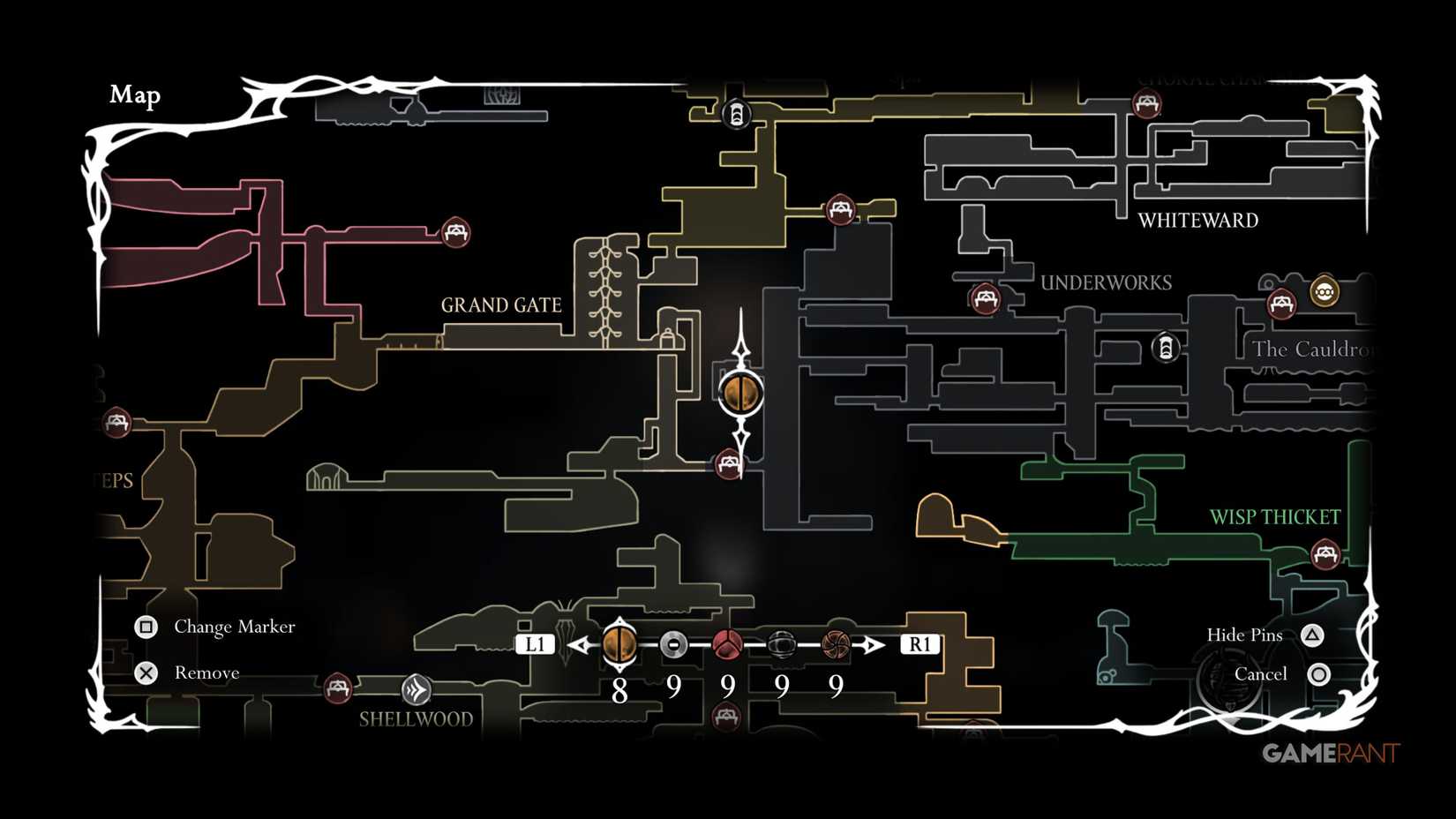Select the dark sphere marker icon

pyautogui.click(x=781, y=645)
